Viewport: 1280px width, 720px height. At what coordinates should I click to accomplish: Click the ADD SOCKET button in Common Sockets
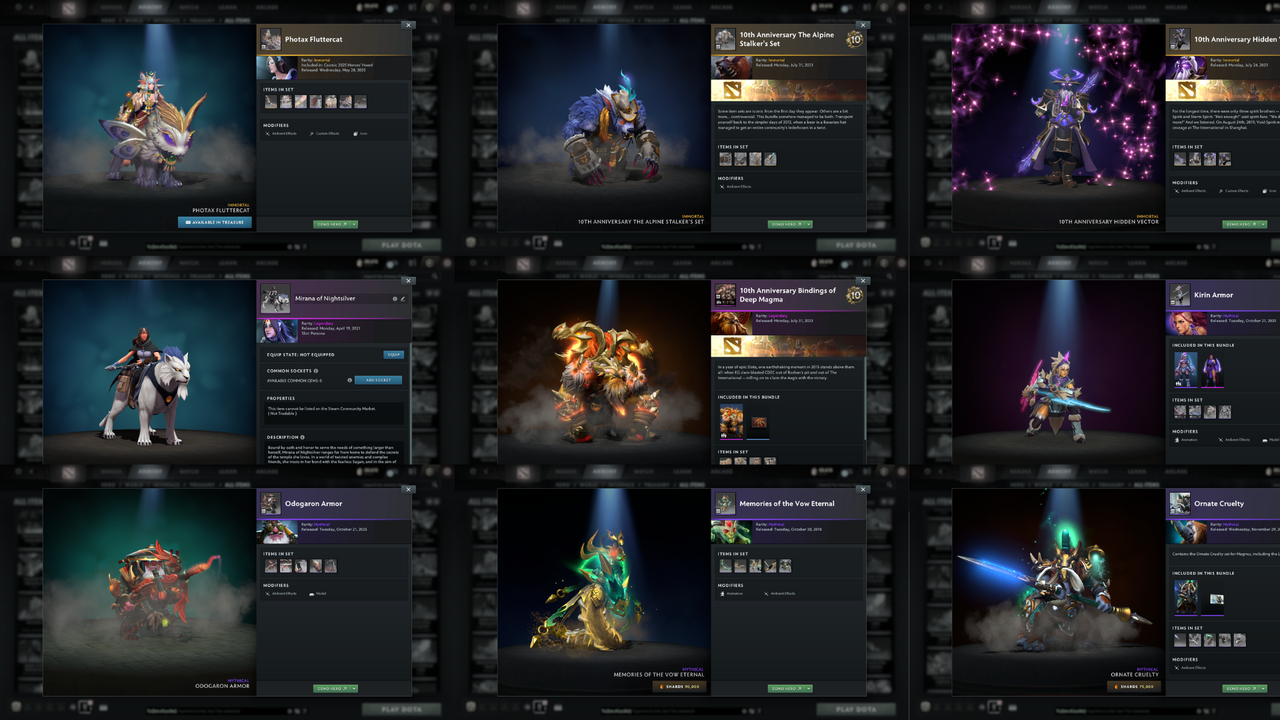click(x=377, y=380)
